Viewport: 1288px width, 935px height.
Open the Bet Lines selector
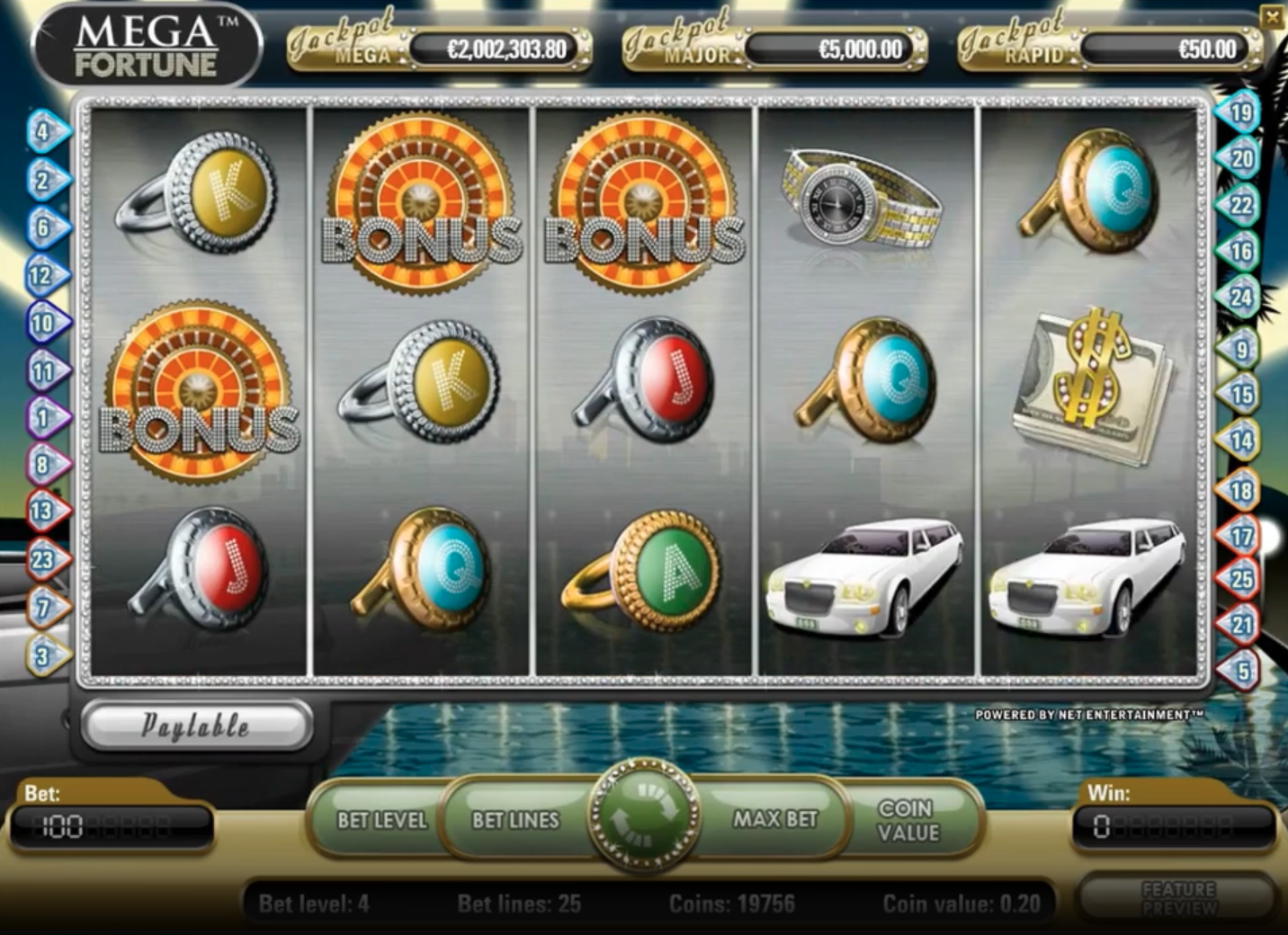coord(513,821)
